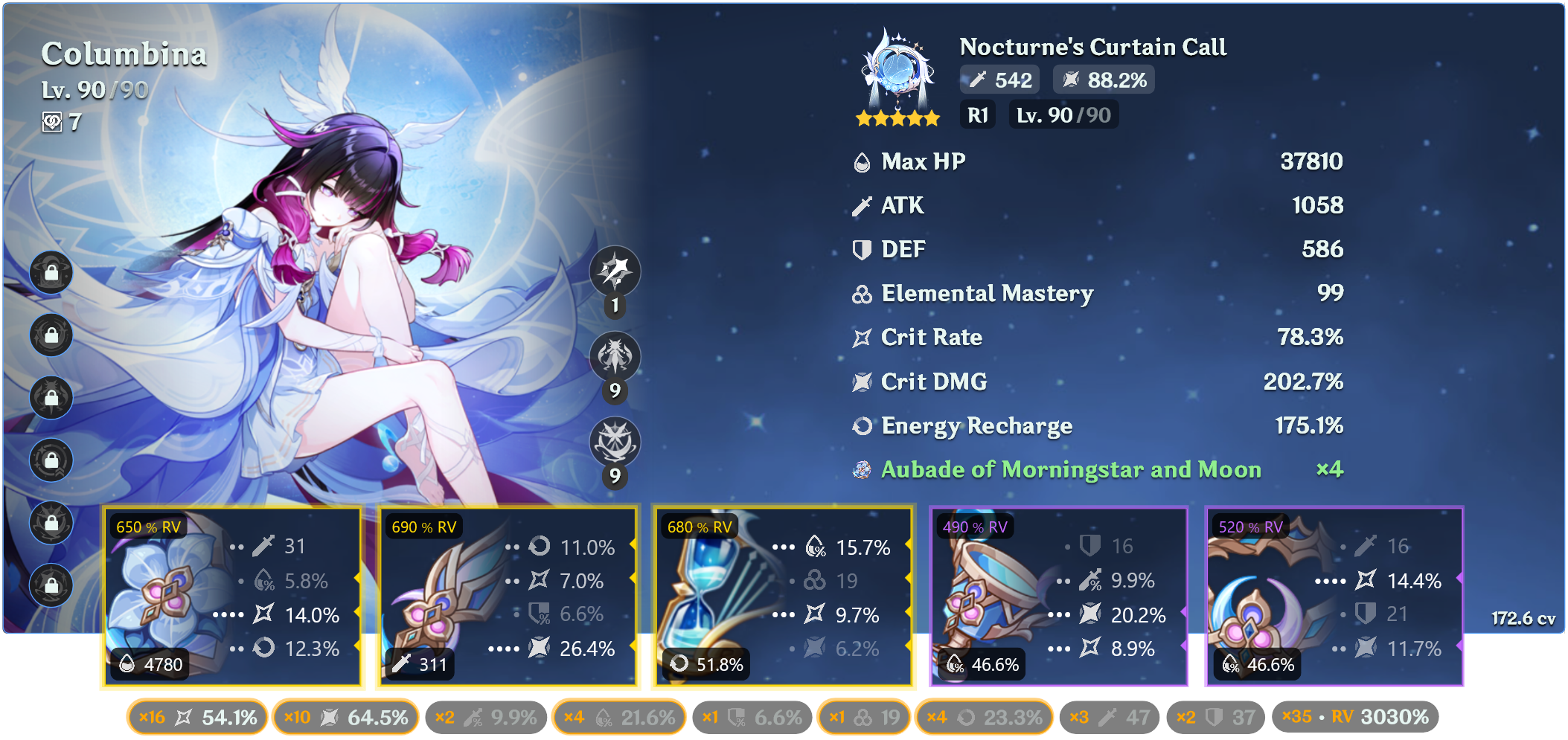1568x740 pixels.
Task: Click the Aubade of Morningstar and Moon set bonus
Action: coord(1070,470)
